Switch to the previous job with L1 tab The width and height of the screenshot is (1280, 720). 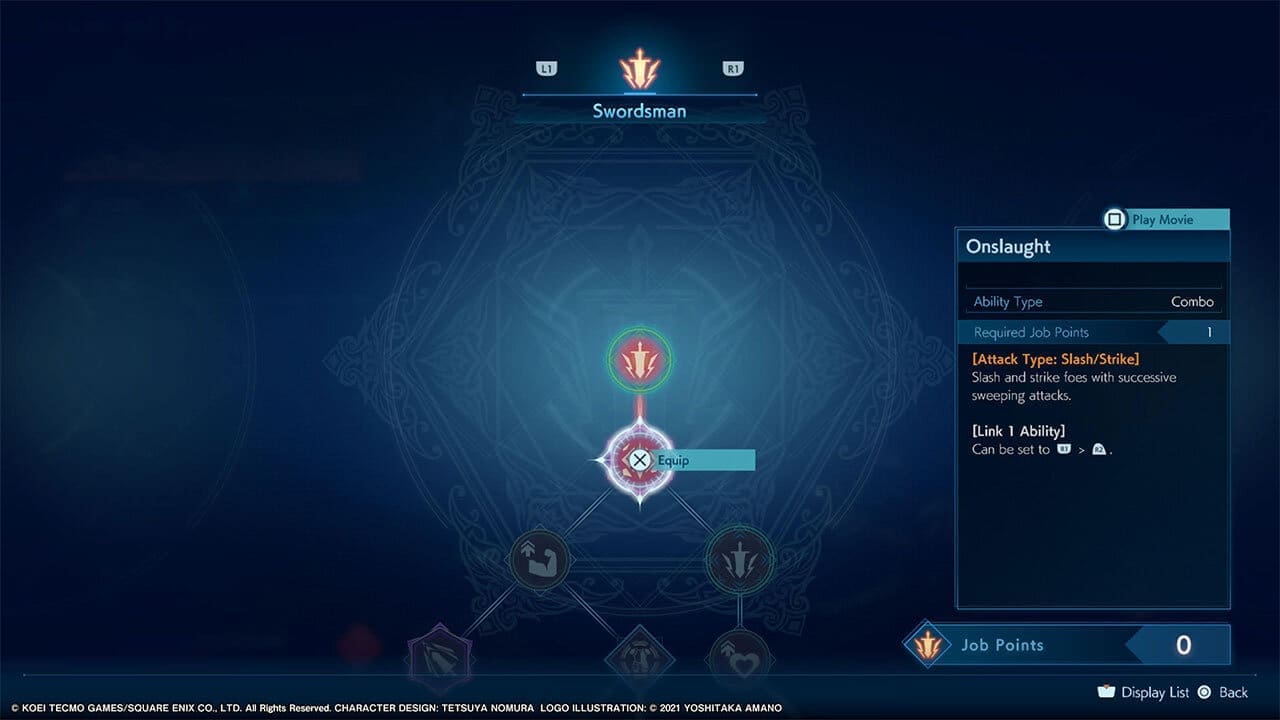[x=546, y=68]
